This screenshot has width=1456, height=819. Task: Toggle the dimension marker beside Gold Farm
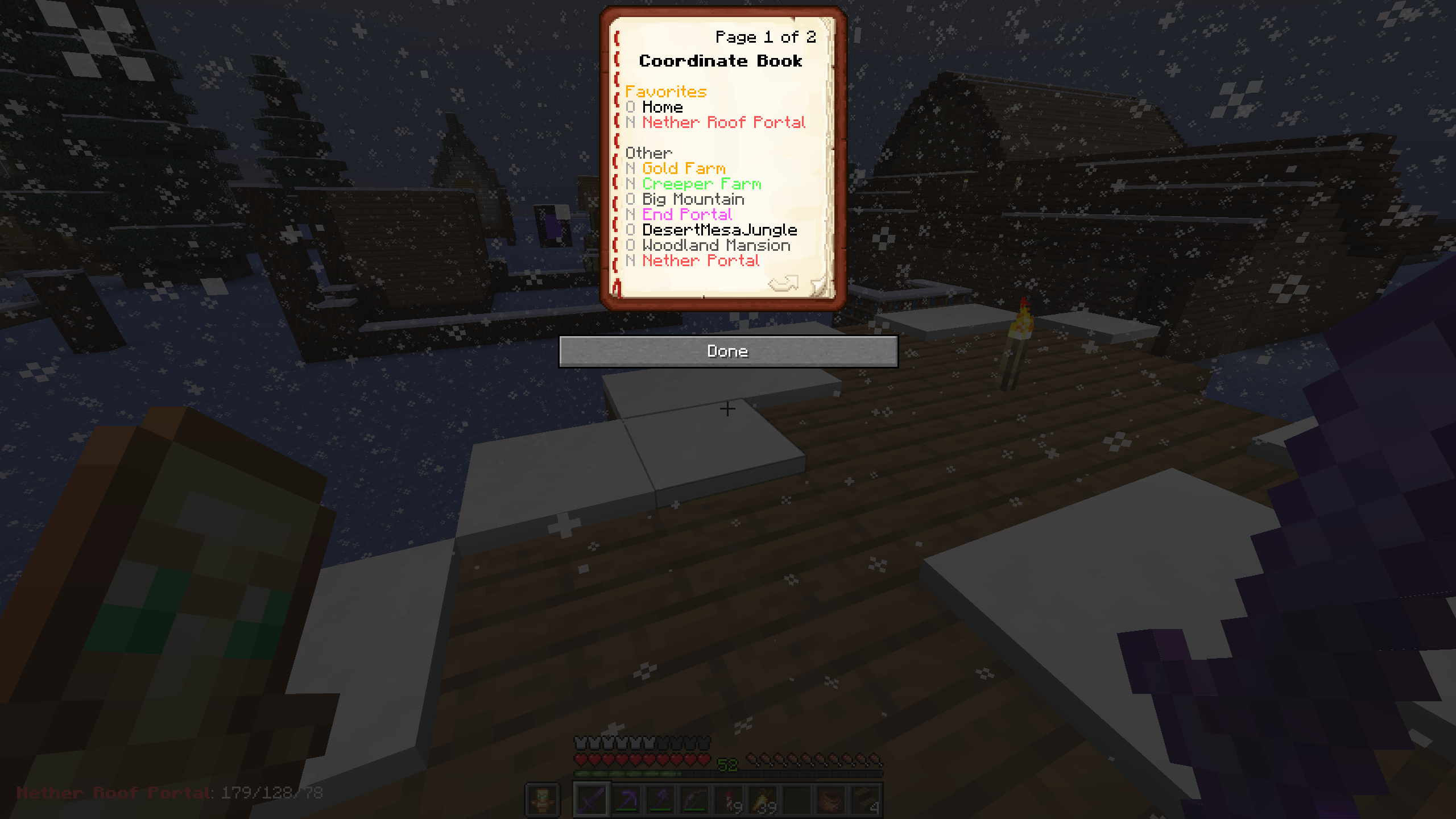click(x=629, y=168)
